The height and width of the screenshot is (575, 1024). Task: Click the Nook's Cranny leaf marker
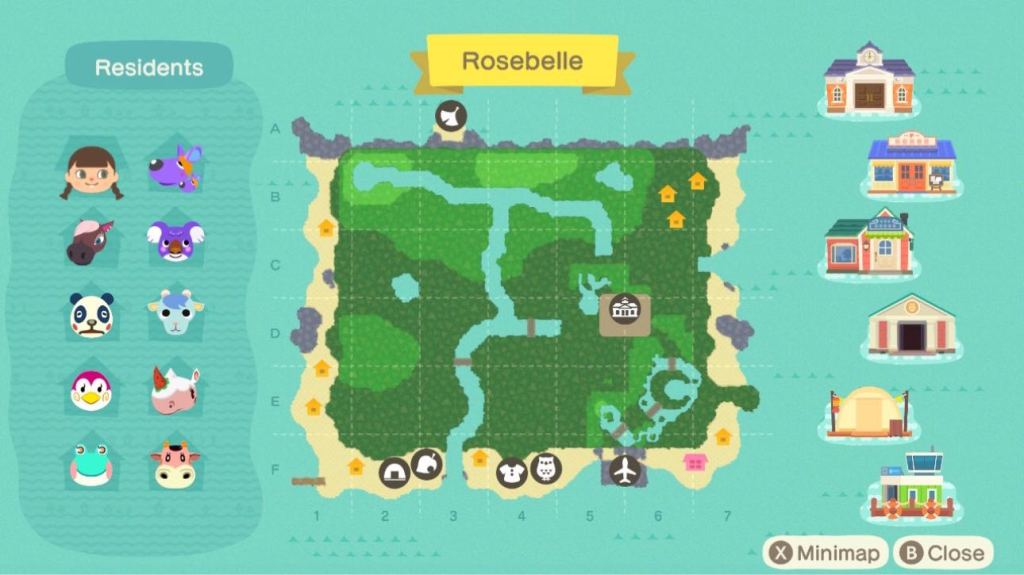(x=427, y=463)
